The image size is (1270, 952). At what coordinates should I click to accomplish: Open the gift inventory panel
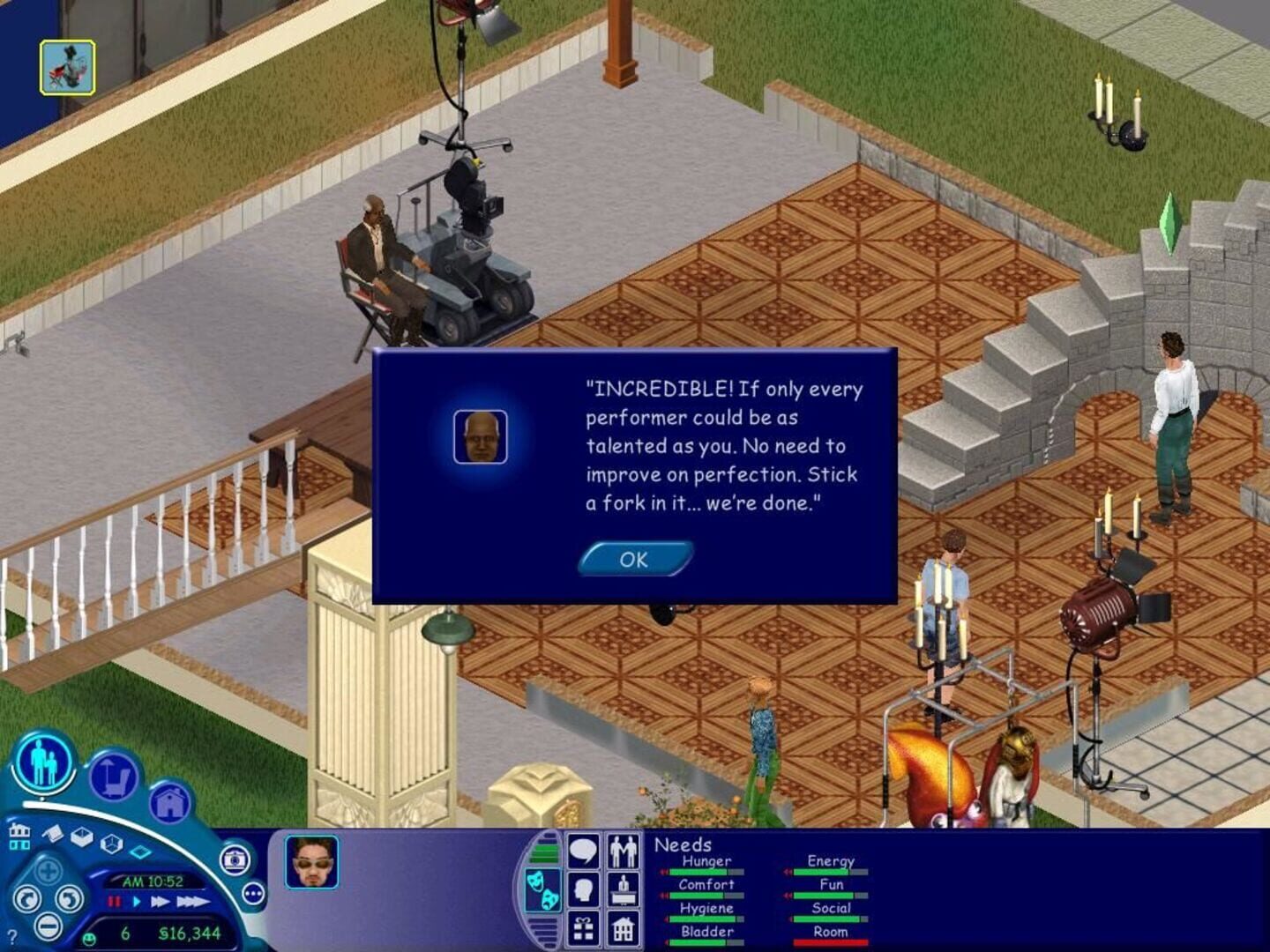[x=583, y=930]
